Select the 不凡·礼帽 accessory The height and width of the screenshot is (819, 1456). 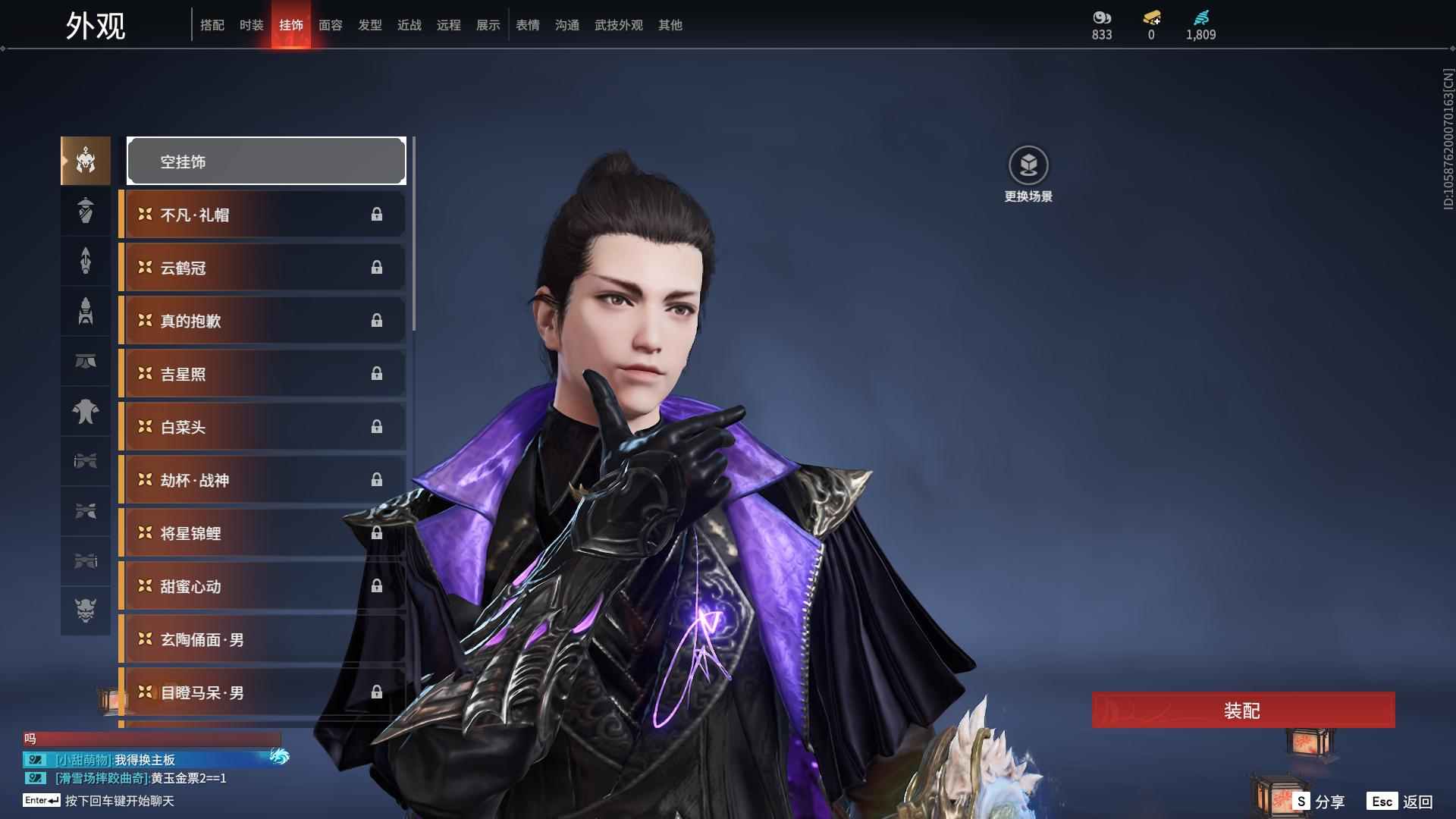click(x=262, y=215)
